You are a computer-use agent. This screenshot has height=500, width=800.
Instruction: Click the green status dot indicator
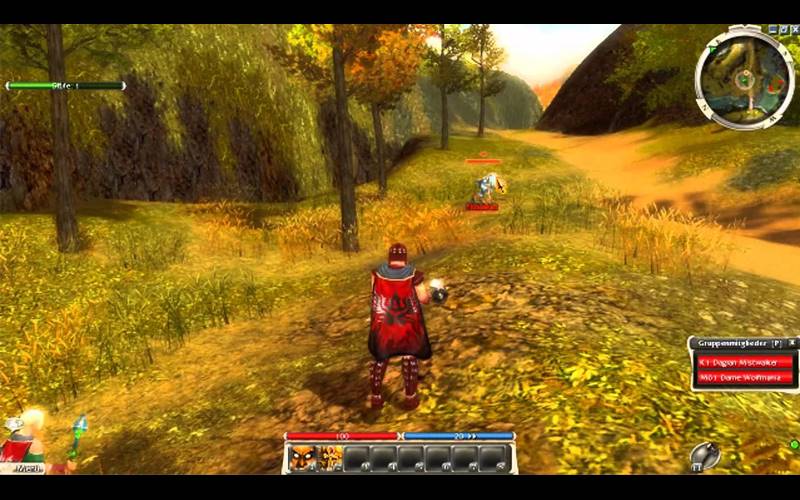coord(793,444)
